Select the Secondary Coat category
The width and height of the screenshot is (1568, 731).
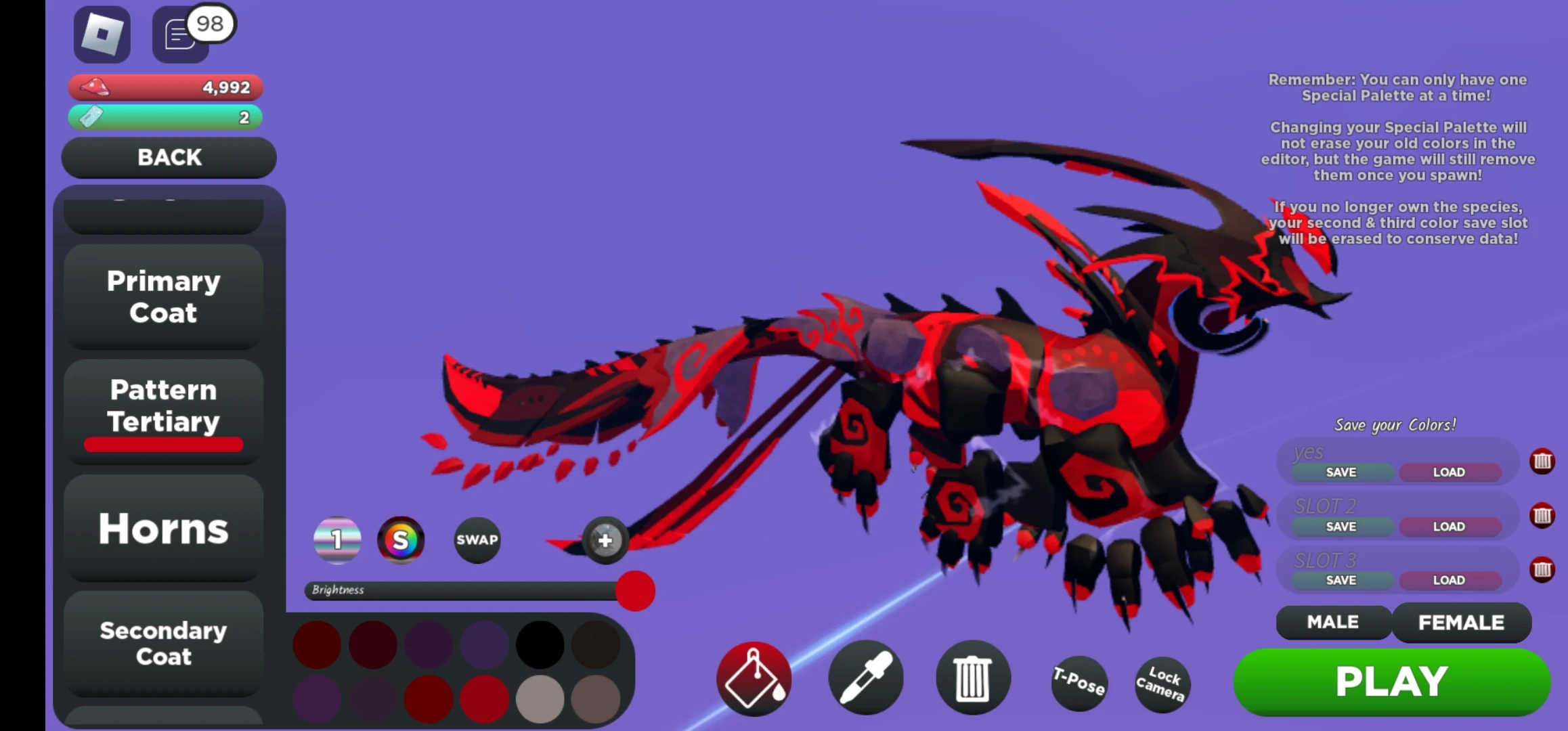point(162,643)
